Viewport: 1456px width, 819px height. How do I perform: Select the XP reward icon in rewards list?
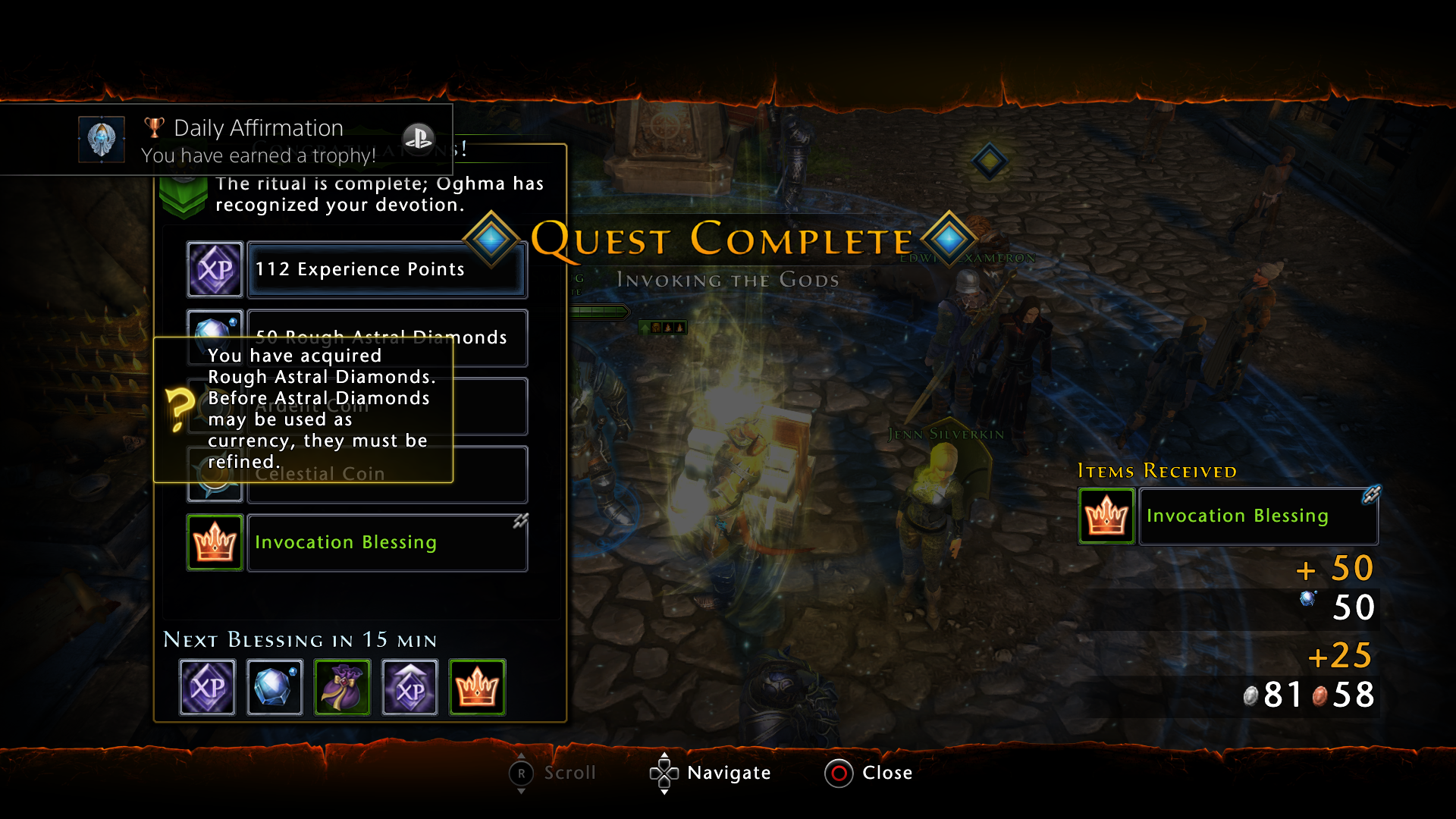pos(215,268)
